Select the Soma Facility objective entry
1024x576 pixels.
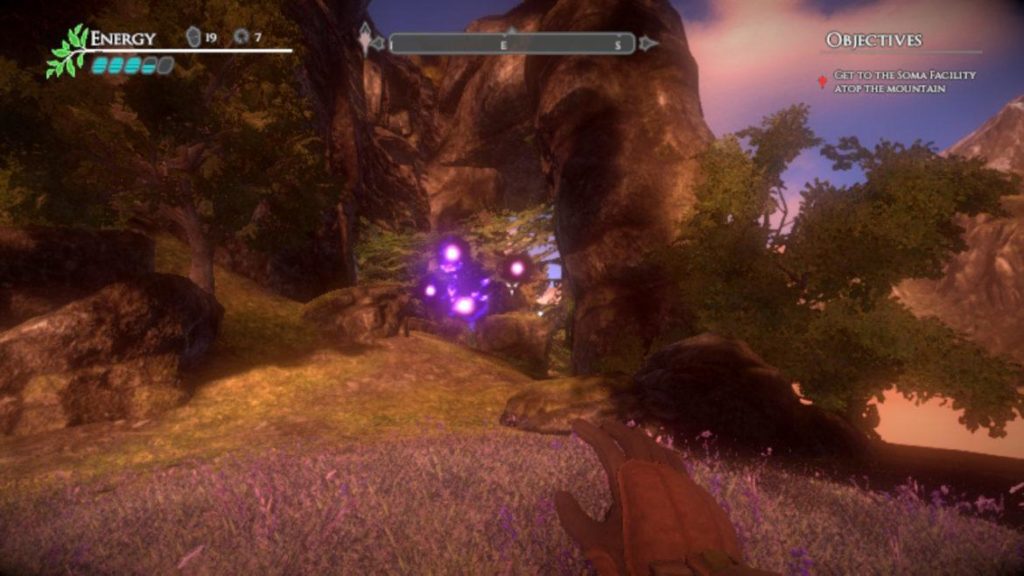[904, 82]
